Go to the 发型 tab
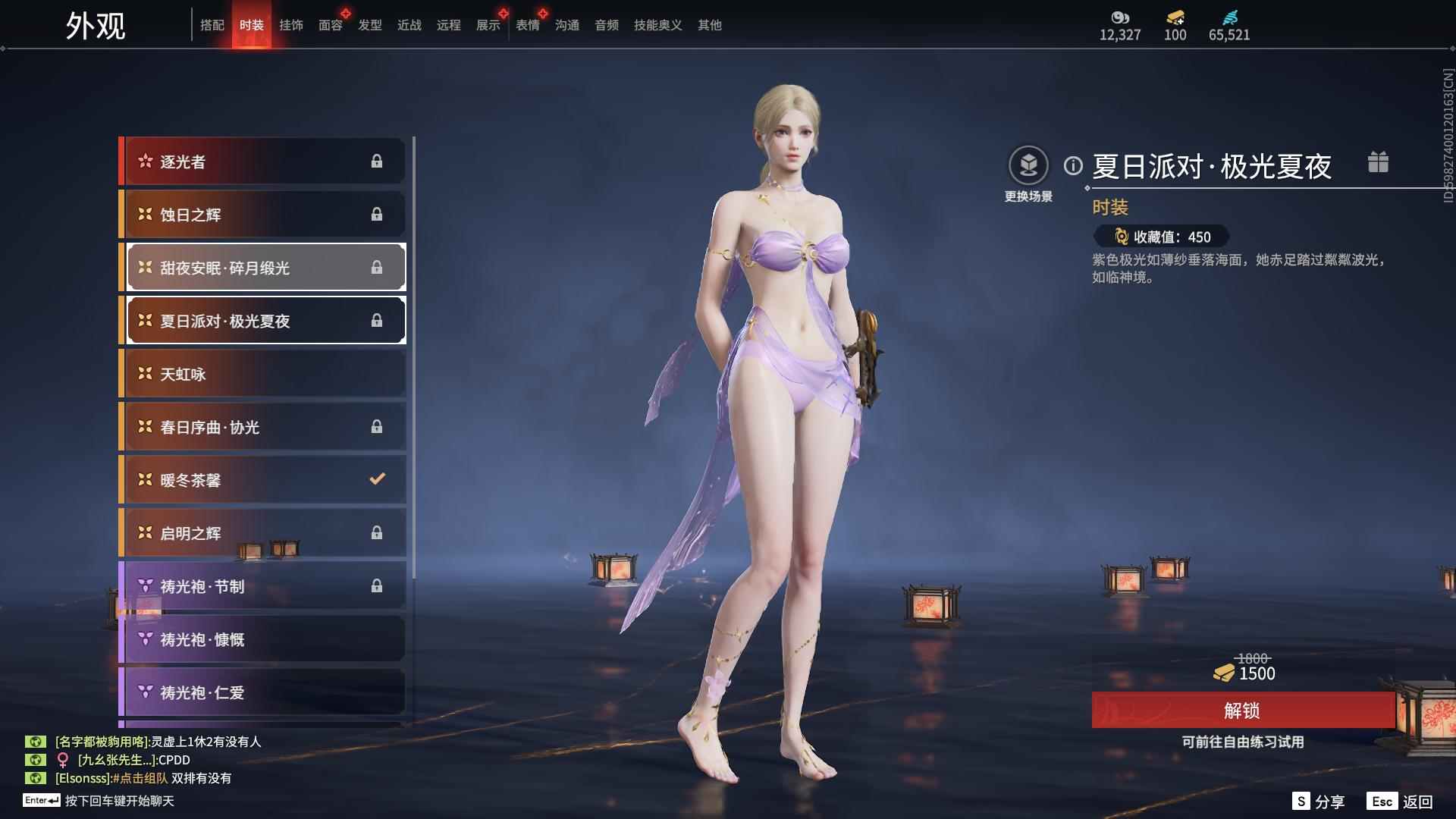This screenshot has width=1456, height=819. click(370, 25)
